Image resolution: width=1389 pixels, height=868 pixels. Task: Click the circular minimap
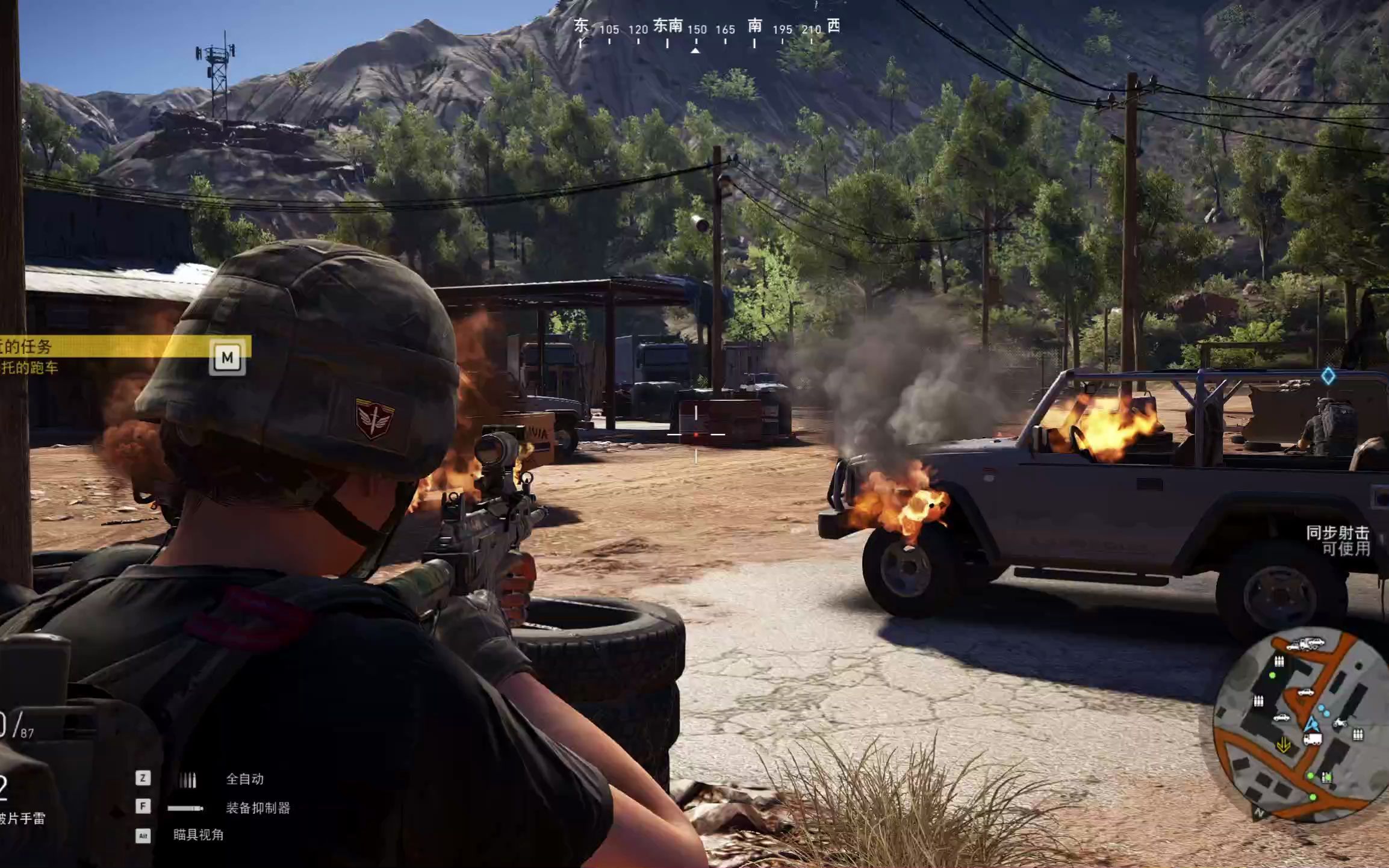click(x=1300, y=725)
